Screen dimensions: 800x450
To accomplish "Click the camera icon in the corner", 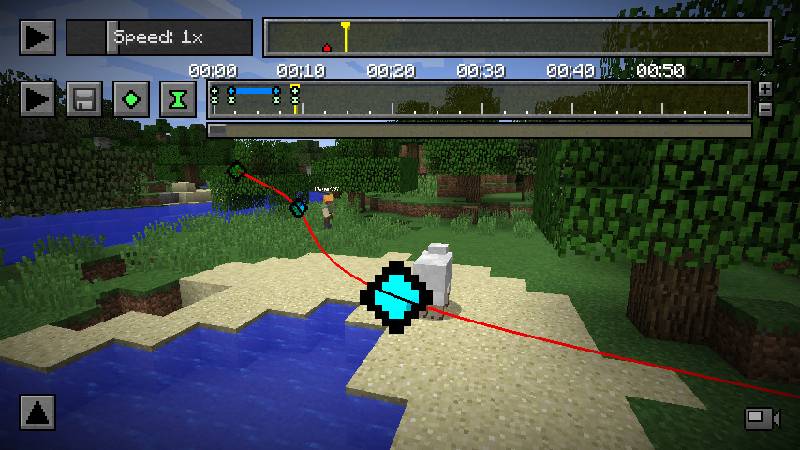I will click(760, 418).
